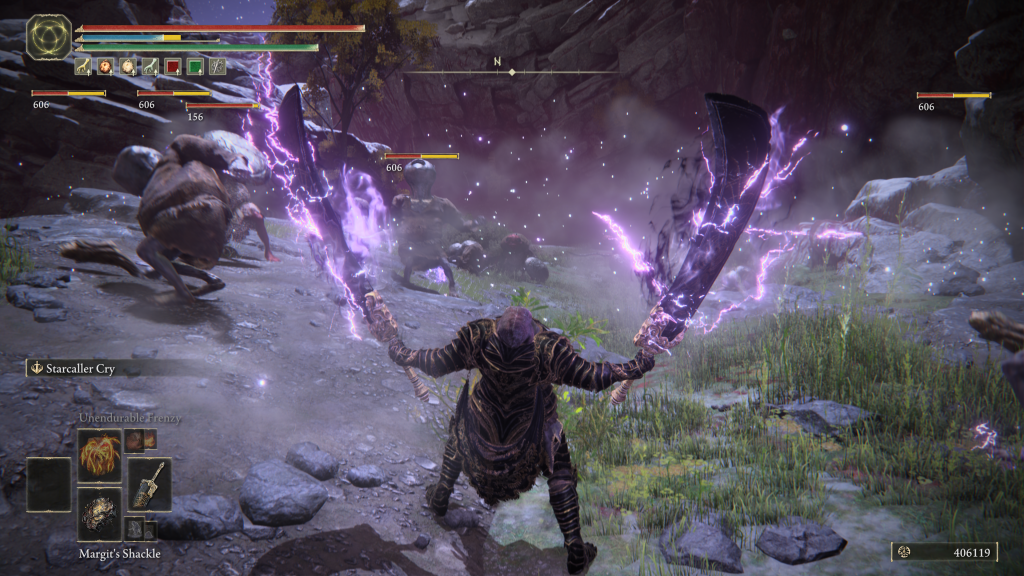
Task: Click the pale green arm buff icon
Action: (x=150, y=67)
